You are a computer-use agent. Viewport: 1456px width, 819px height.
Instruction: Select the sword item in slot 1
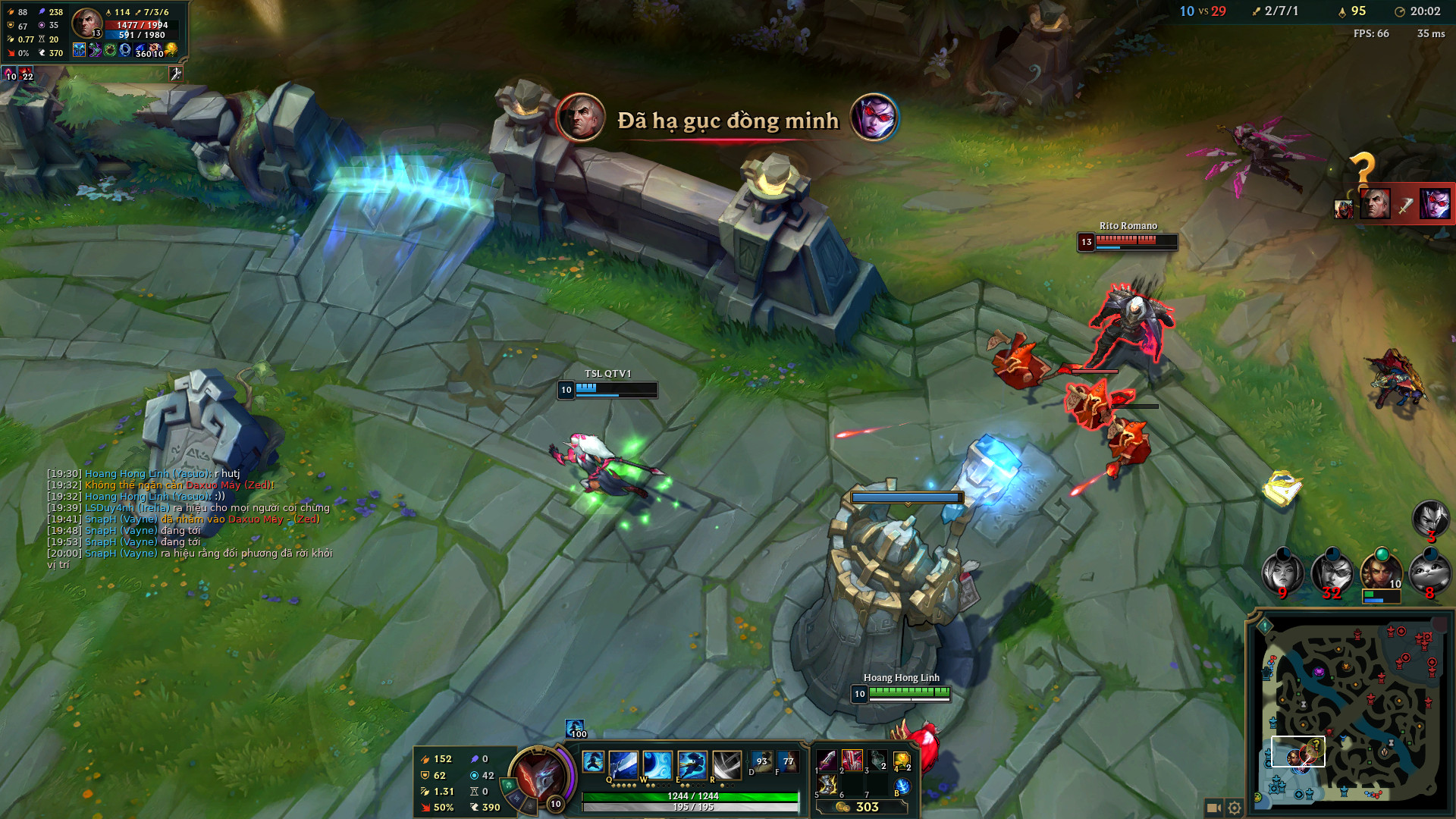827,760
